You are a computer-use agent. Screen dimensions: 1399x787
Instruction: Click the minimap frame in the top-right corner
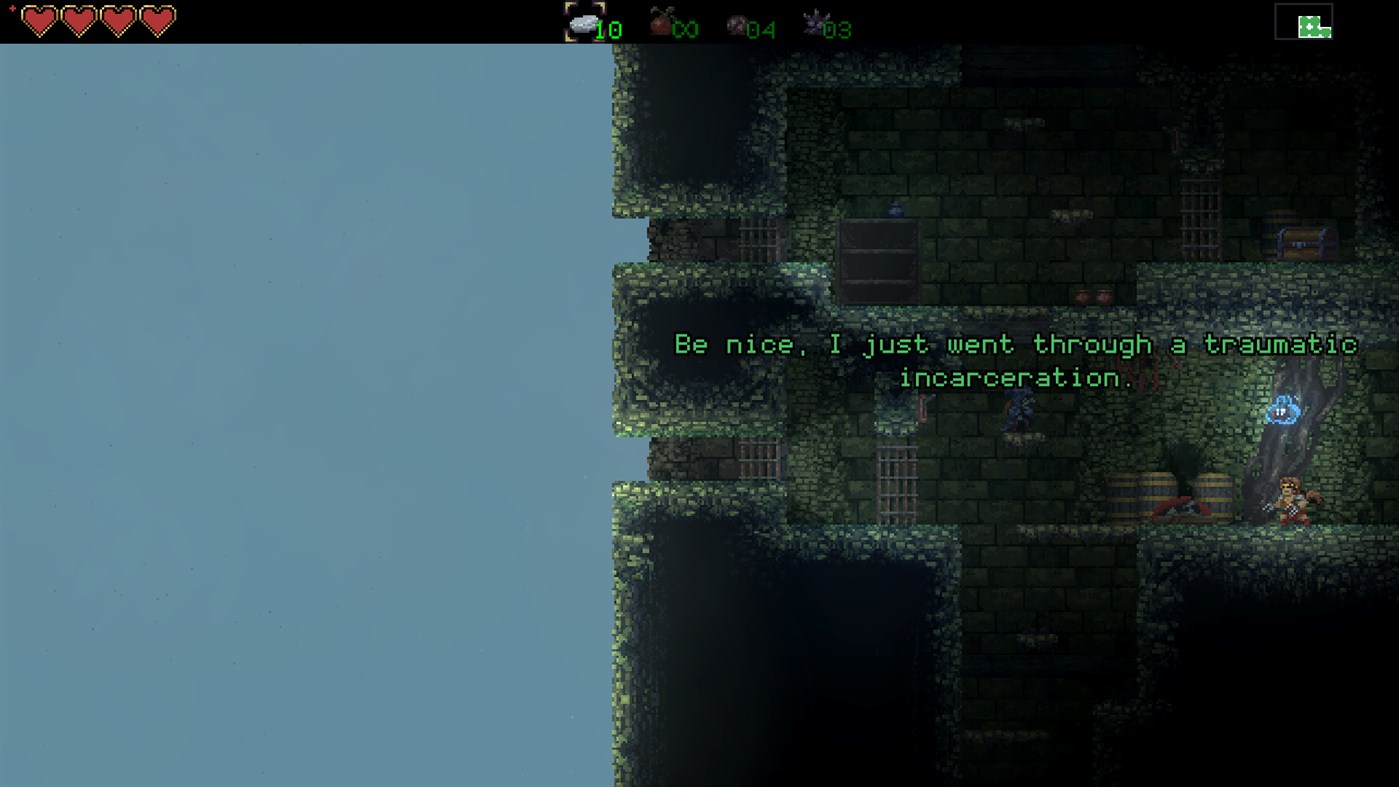pos(1303,20)
